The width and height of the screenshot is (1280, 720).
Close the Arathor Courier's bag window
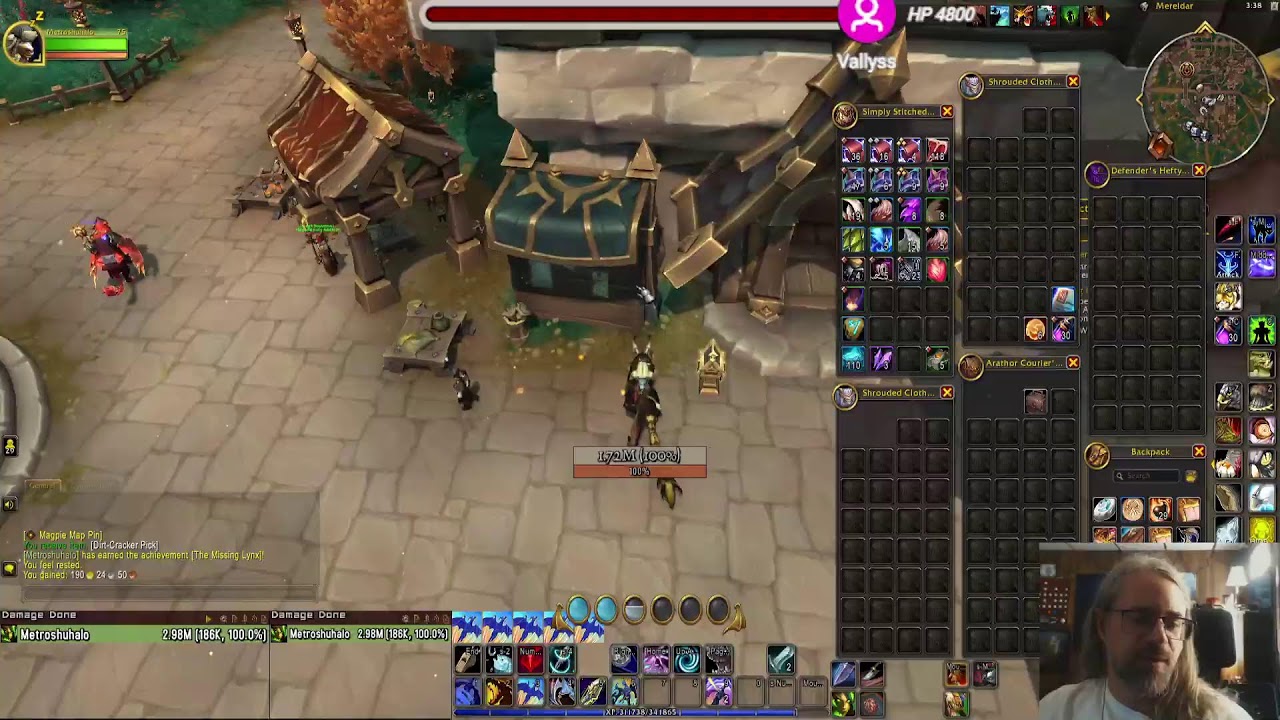pyautogui.click(x=1072, y=363)
